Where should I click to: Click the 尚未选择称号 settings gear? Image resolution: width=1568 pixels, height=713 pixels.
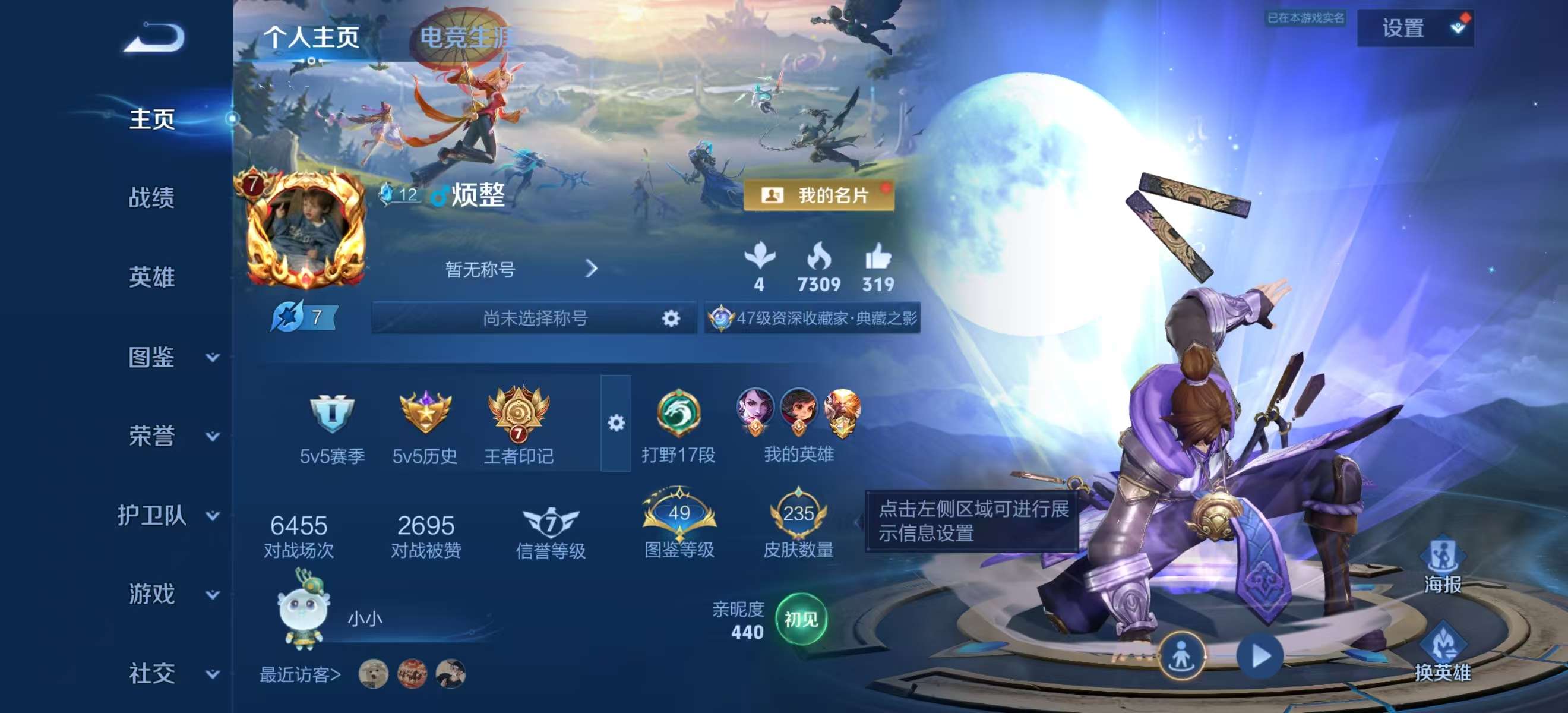670,318
